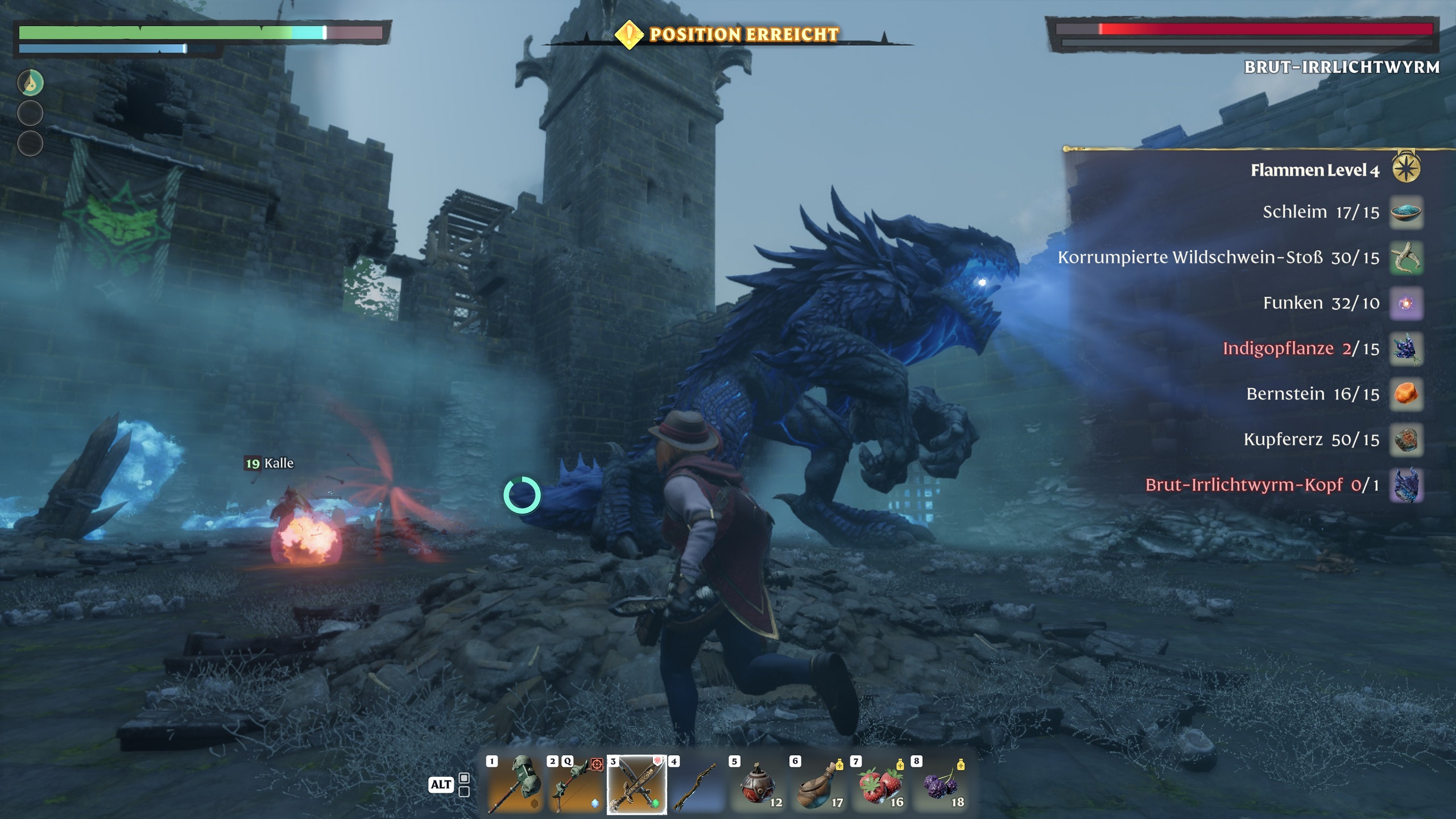1456x819 pixels.
Task: Choose the Indigopflanze requirement row
Action: coord(1301,349)
